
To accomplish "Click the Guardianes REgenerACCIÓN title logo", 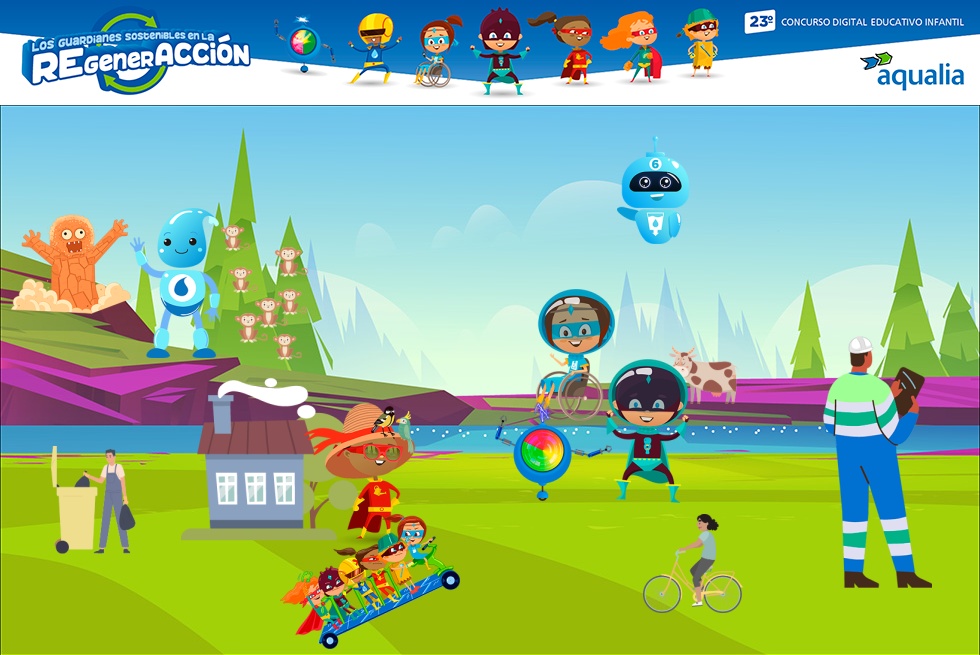I will point(136,56).
